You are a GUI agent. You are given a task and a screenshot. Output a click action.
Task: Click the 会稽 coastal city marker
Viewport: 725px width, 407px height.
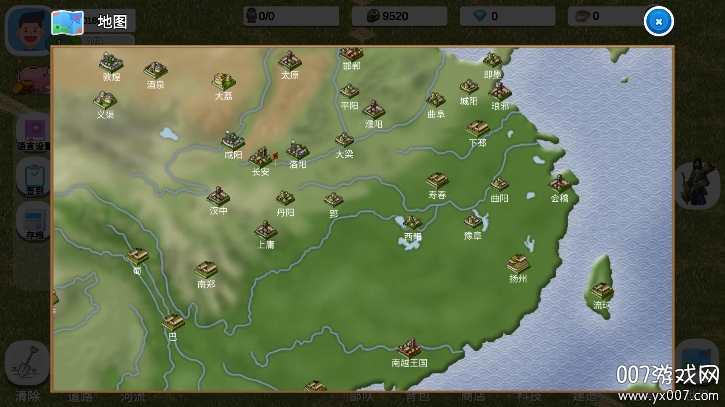[x=560, y=184]
